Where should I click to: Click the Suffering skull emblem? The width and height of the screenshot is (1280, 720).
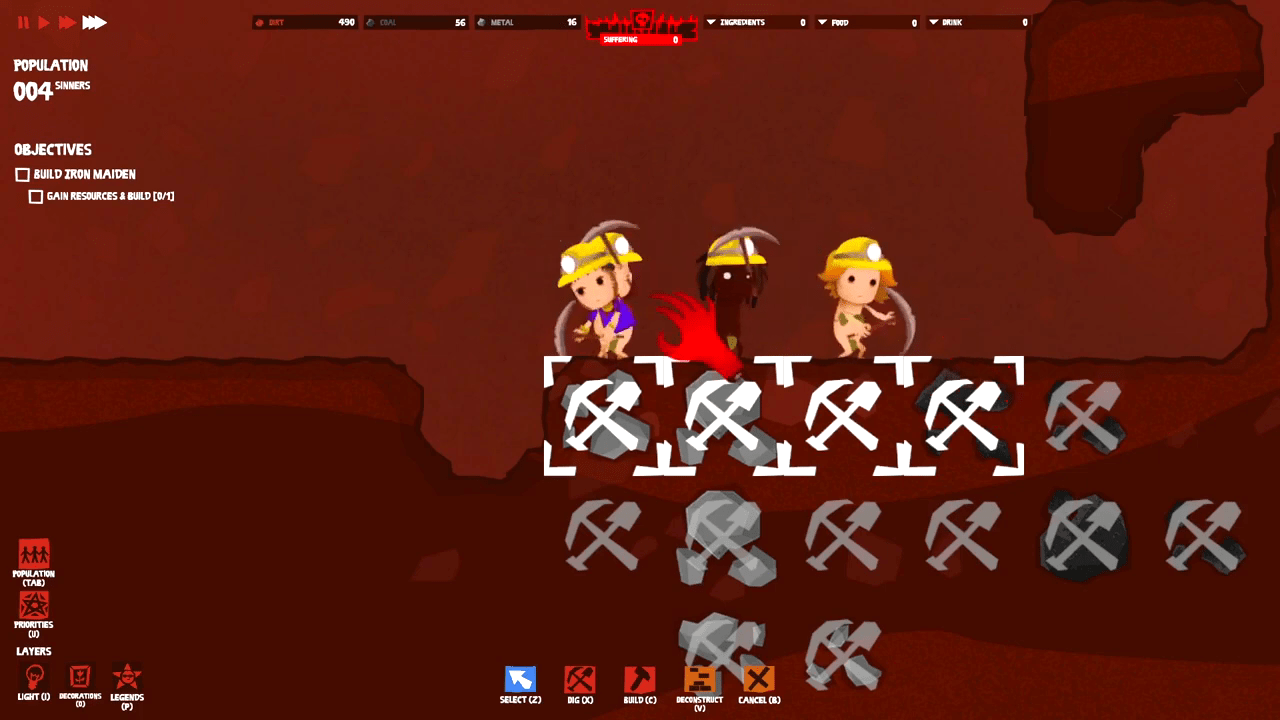[641, 20]
